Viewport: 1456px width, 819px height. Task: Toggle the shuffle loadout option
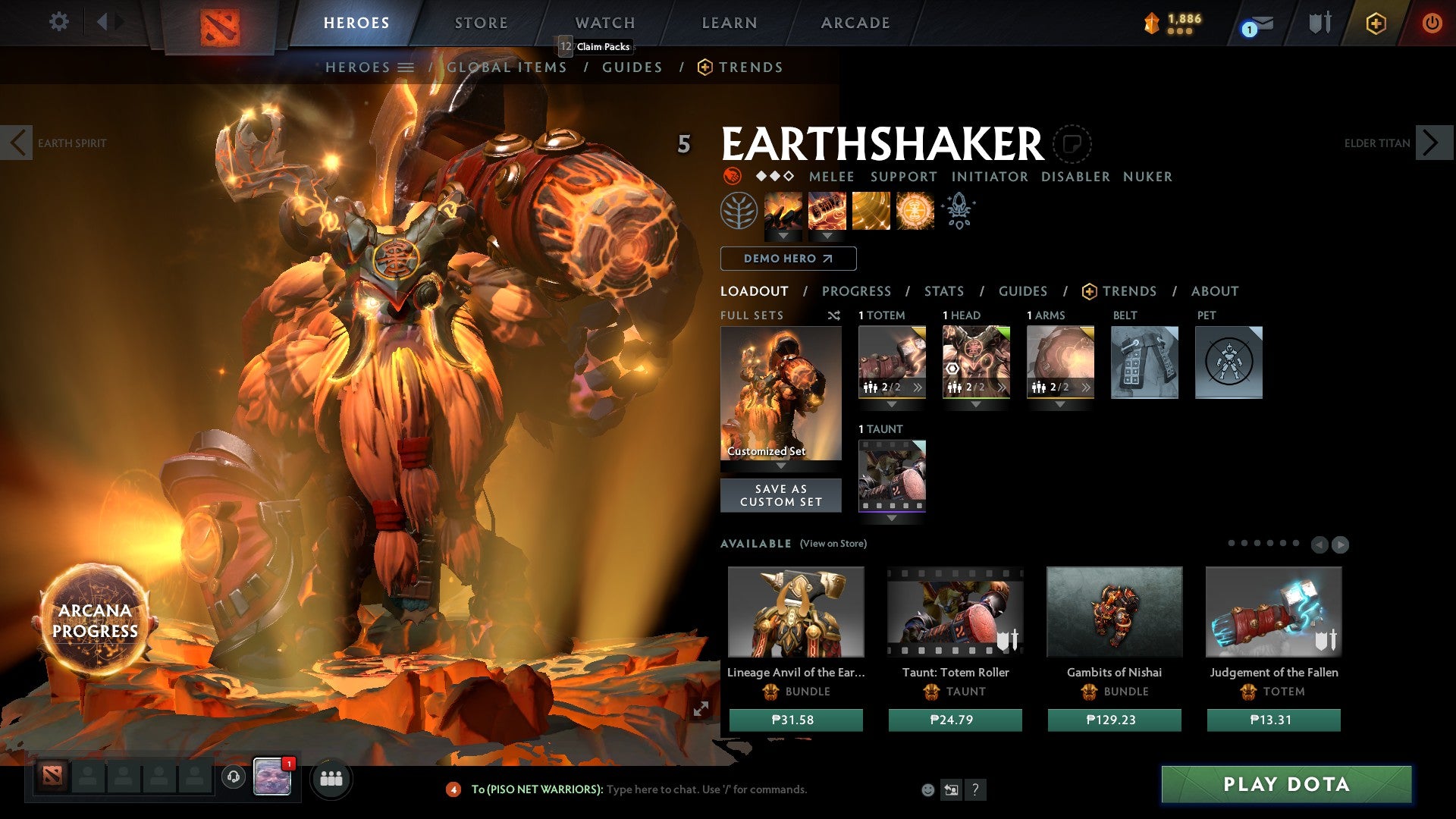point(833,315)
